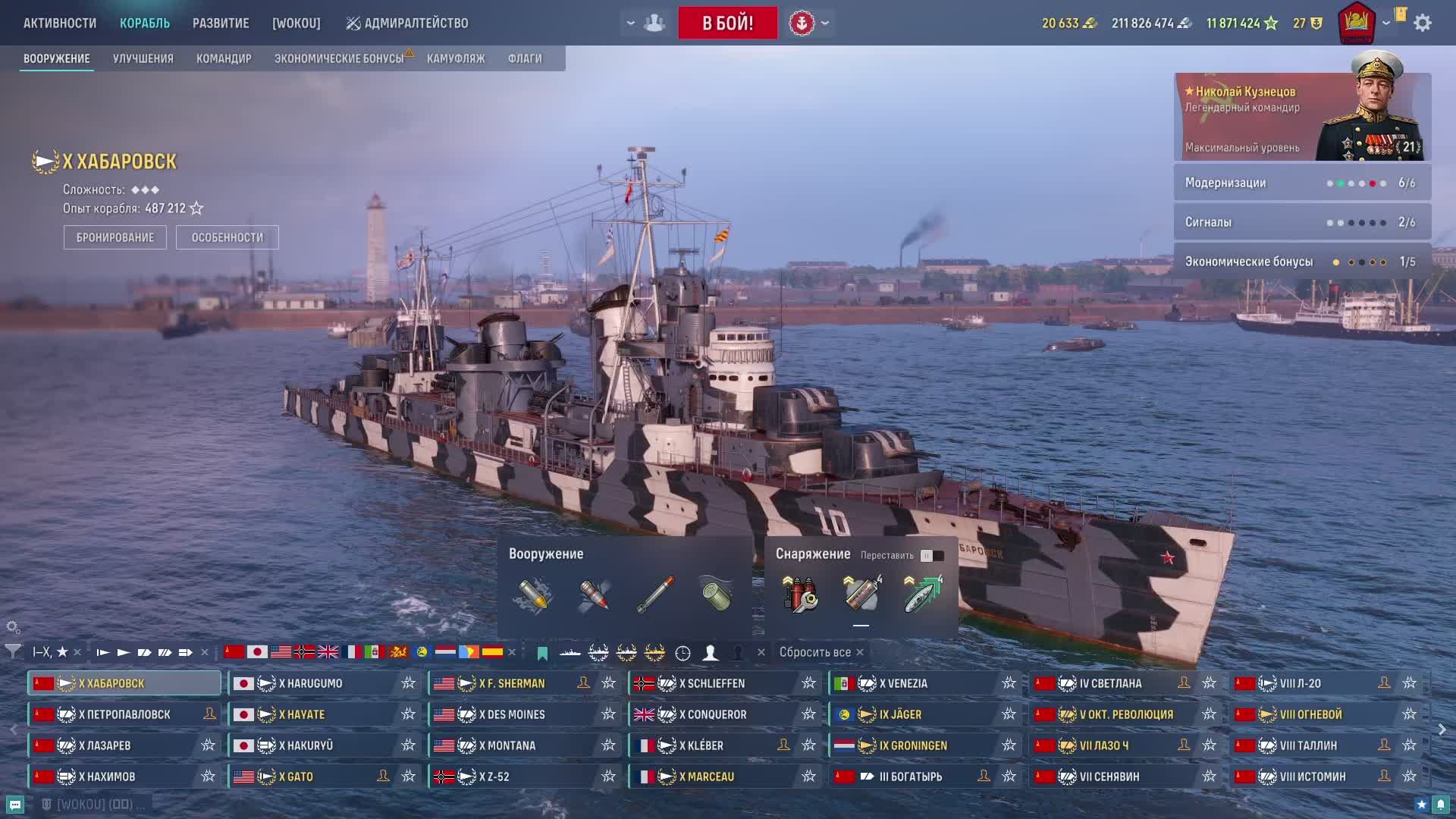View ship armor via БРОНИРОВАНИЕ button
1456x819 pixels.
click(x=115, y=237)
